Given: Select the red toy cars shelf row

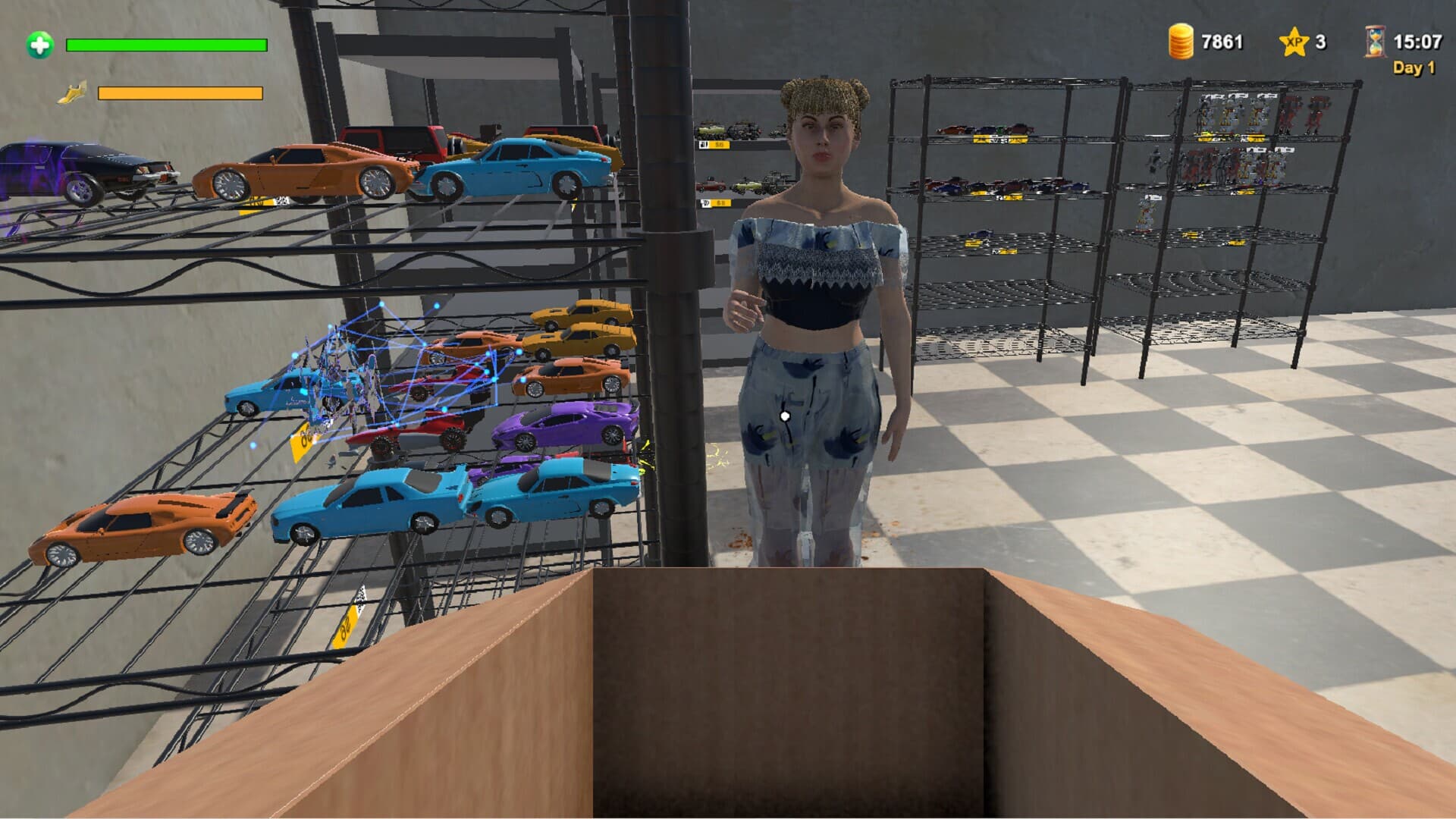Looking at the screenshot, I should 993,186.
